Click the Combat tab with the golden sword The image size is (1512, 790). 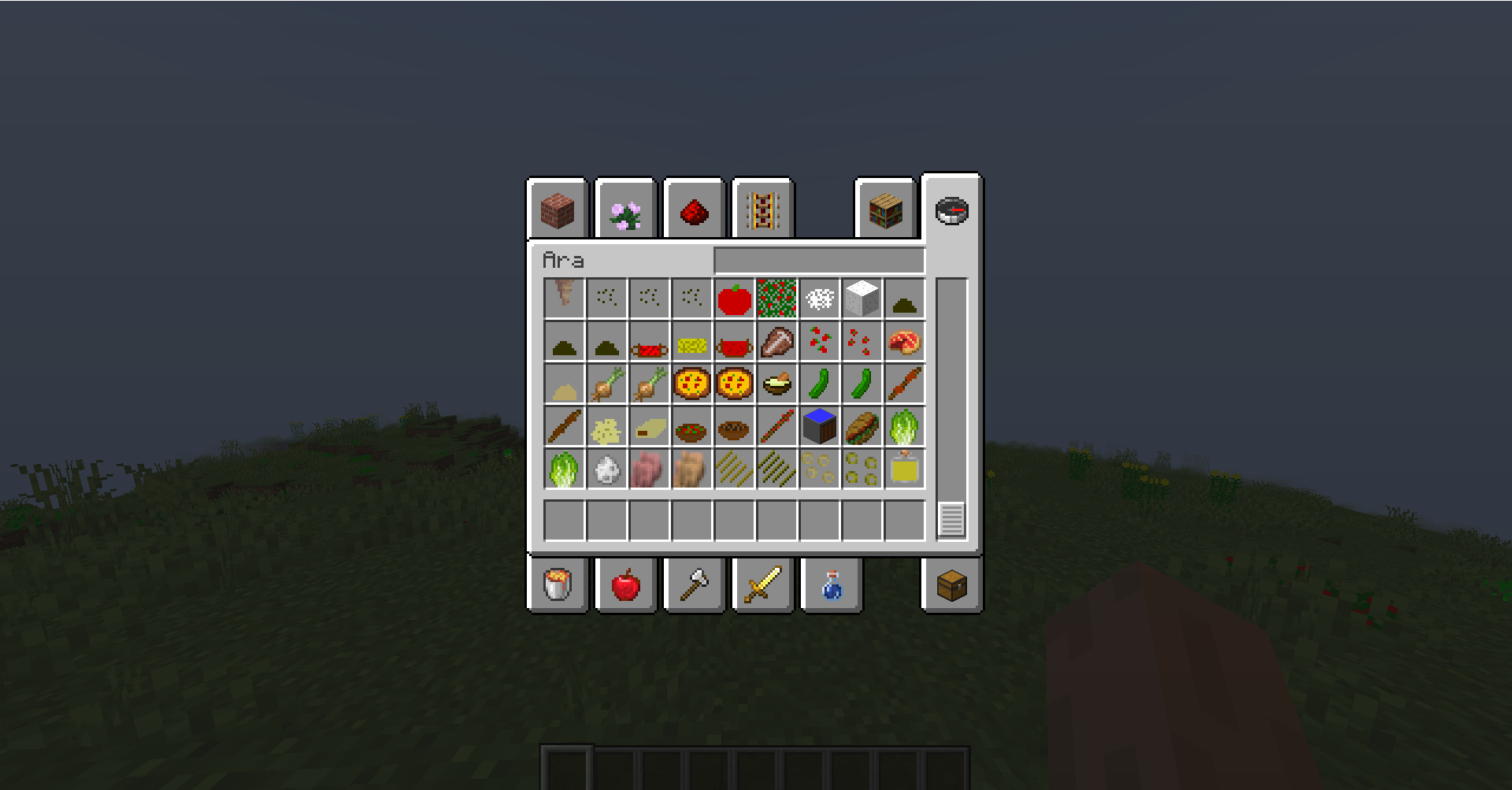[x=762, y=584]
